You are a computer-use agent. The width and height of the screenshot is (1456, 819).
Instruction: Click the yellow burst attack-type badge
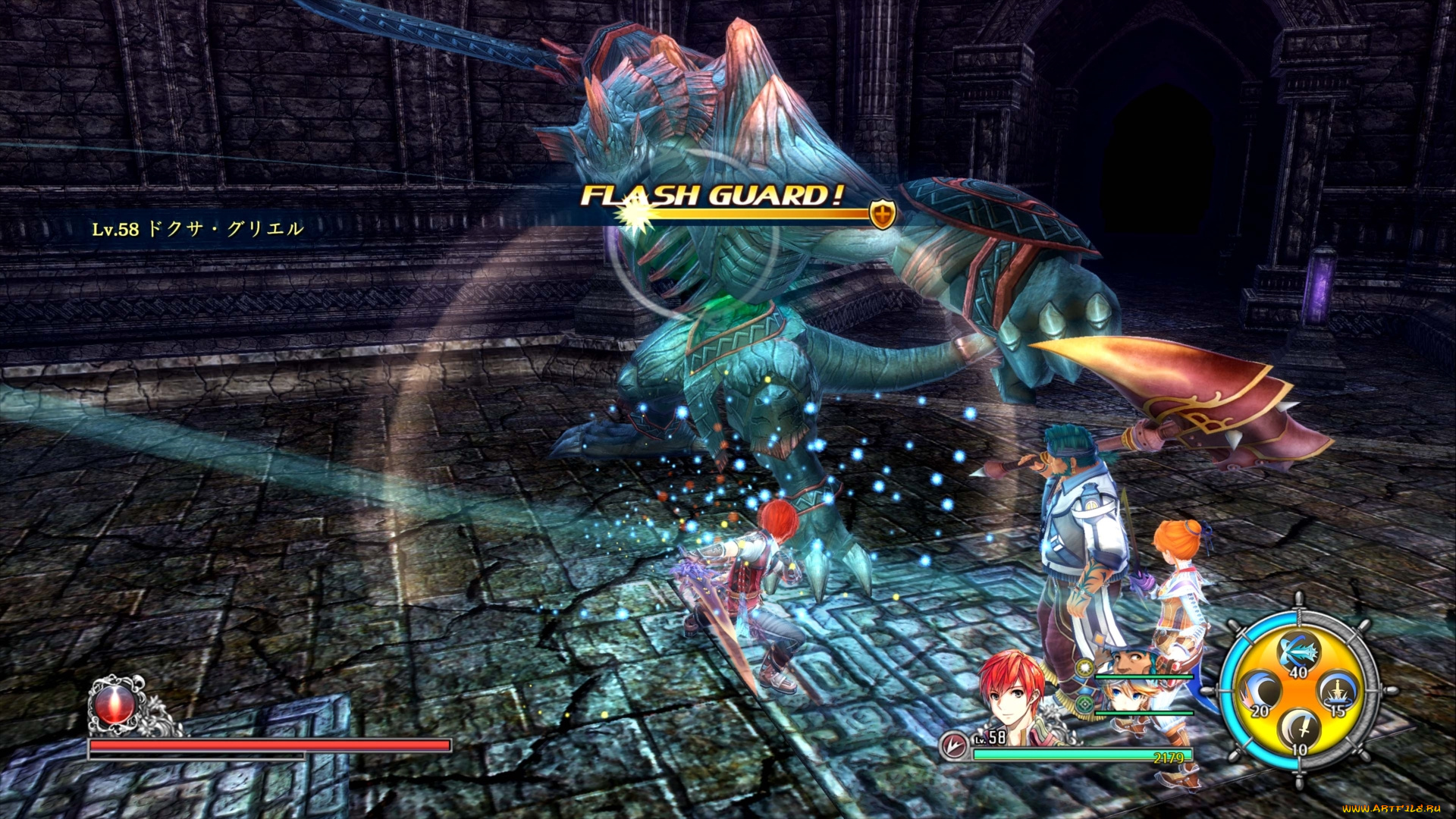pos(1085,668)
